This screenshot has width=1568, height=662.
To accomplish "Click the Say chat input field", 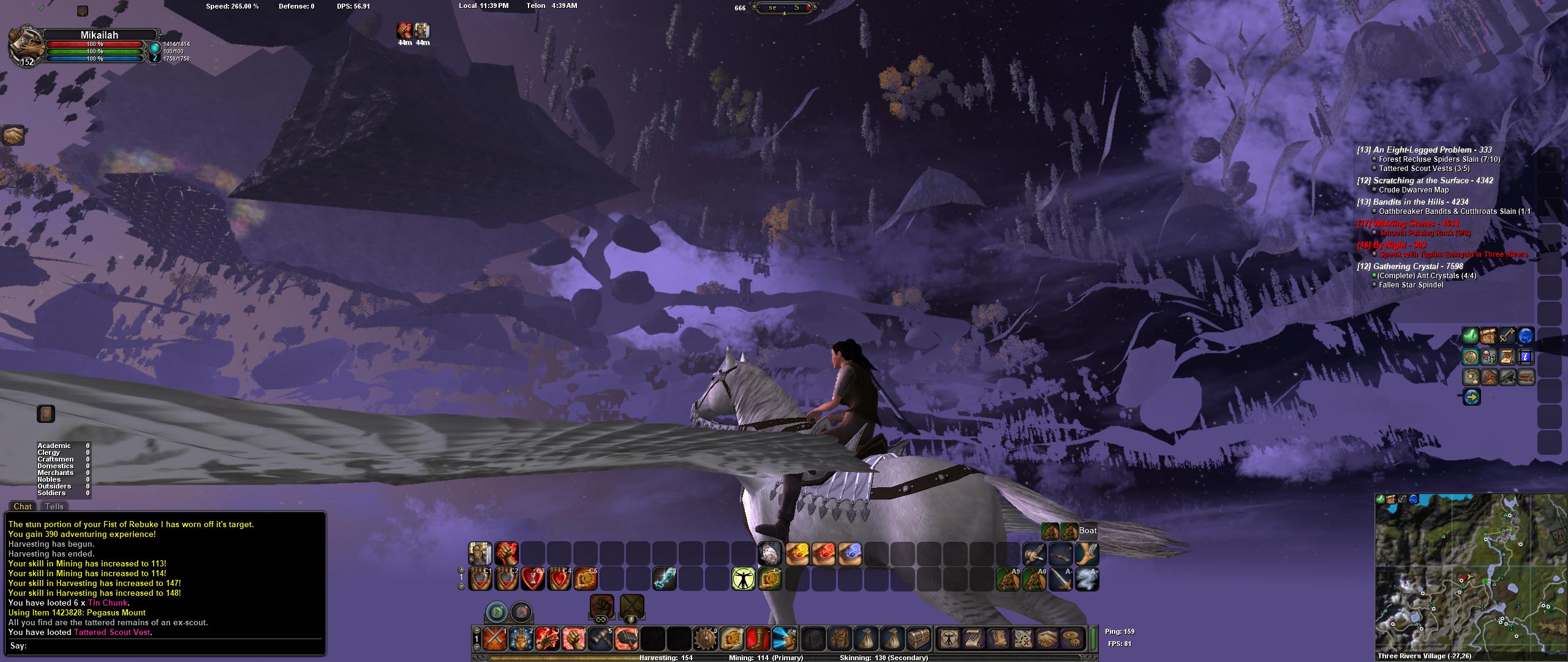I will [171, 645].
